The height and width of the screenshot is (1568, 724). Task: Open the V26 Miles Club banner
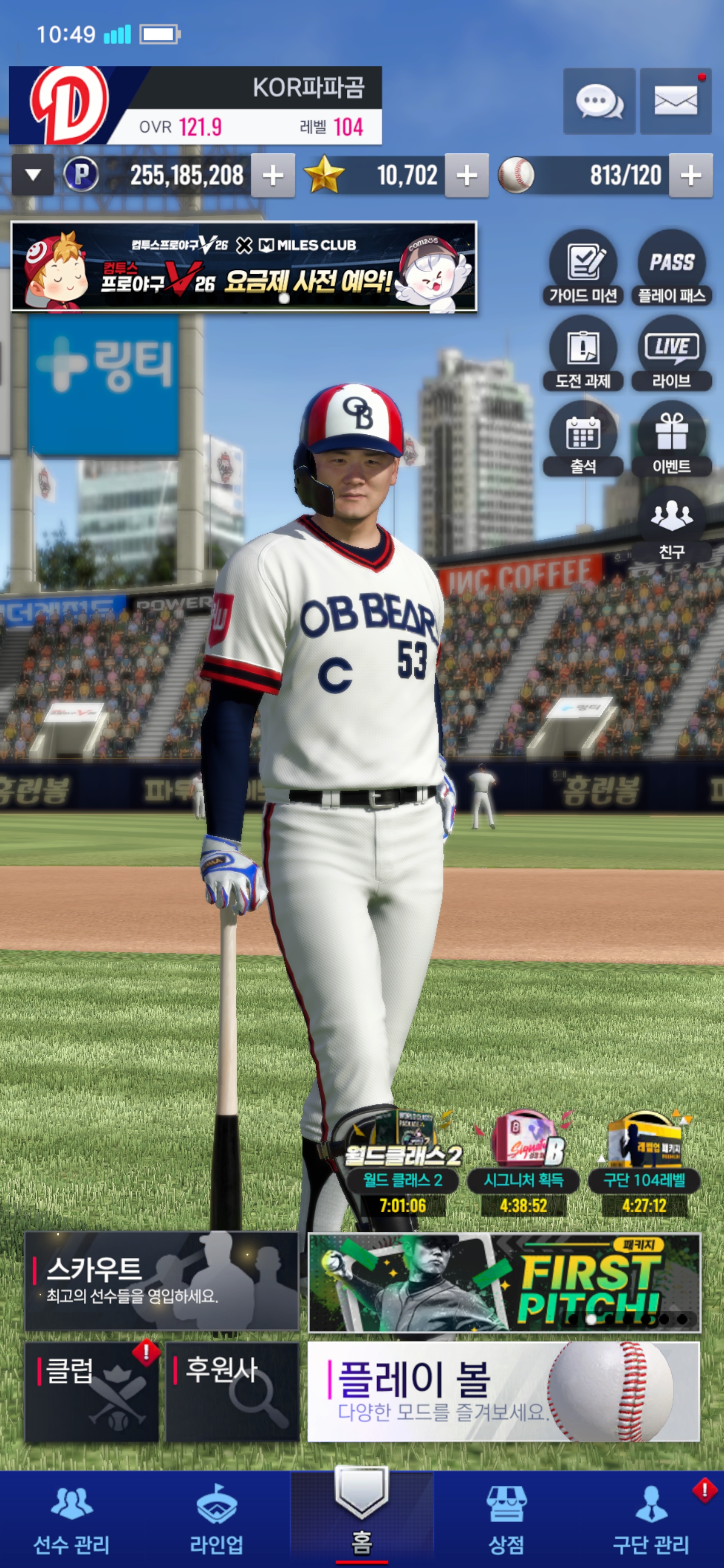pos(243,267)
